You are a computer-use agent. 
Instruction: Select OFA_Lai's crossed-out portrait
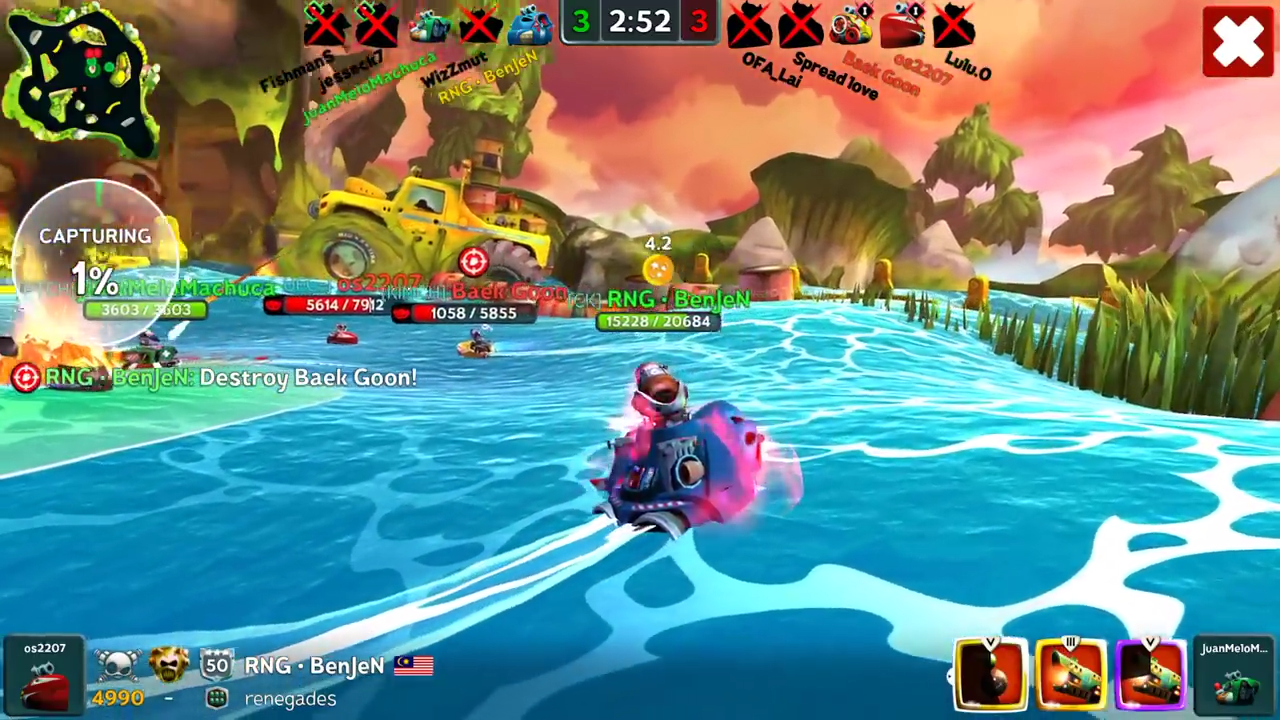click(749, 25)
